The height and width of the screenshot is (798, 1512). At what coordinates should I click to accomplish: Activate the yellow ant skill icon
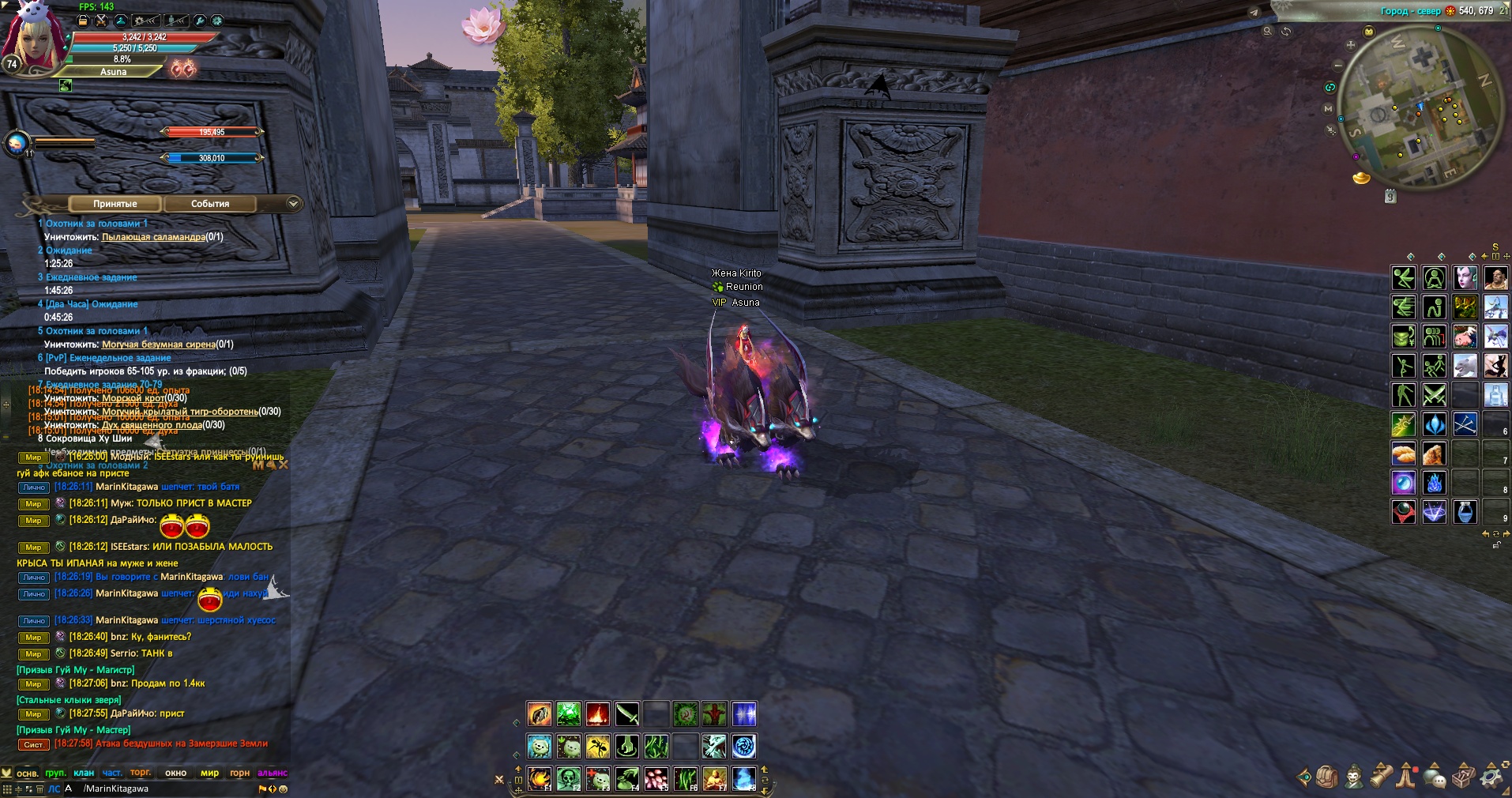pyautogui.click(x=597, y=746)
